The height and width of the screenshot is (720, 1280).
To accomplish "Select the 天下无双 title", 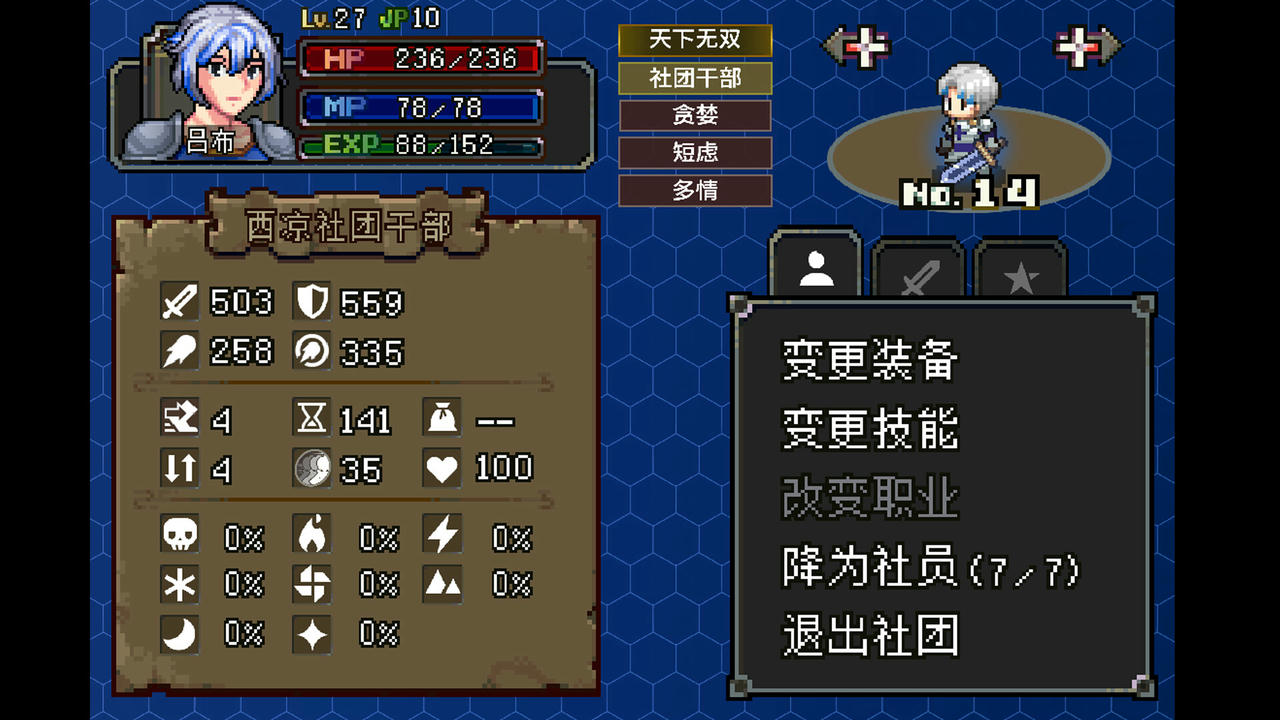I will [695, 41].
